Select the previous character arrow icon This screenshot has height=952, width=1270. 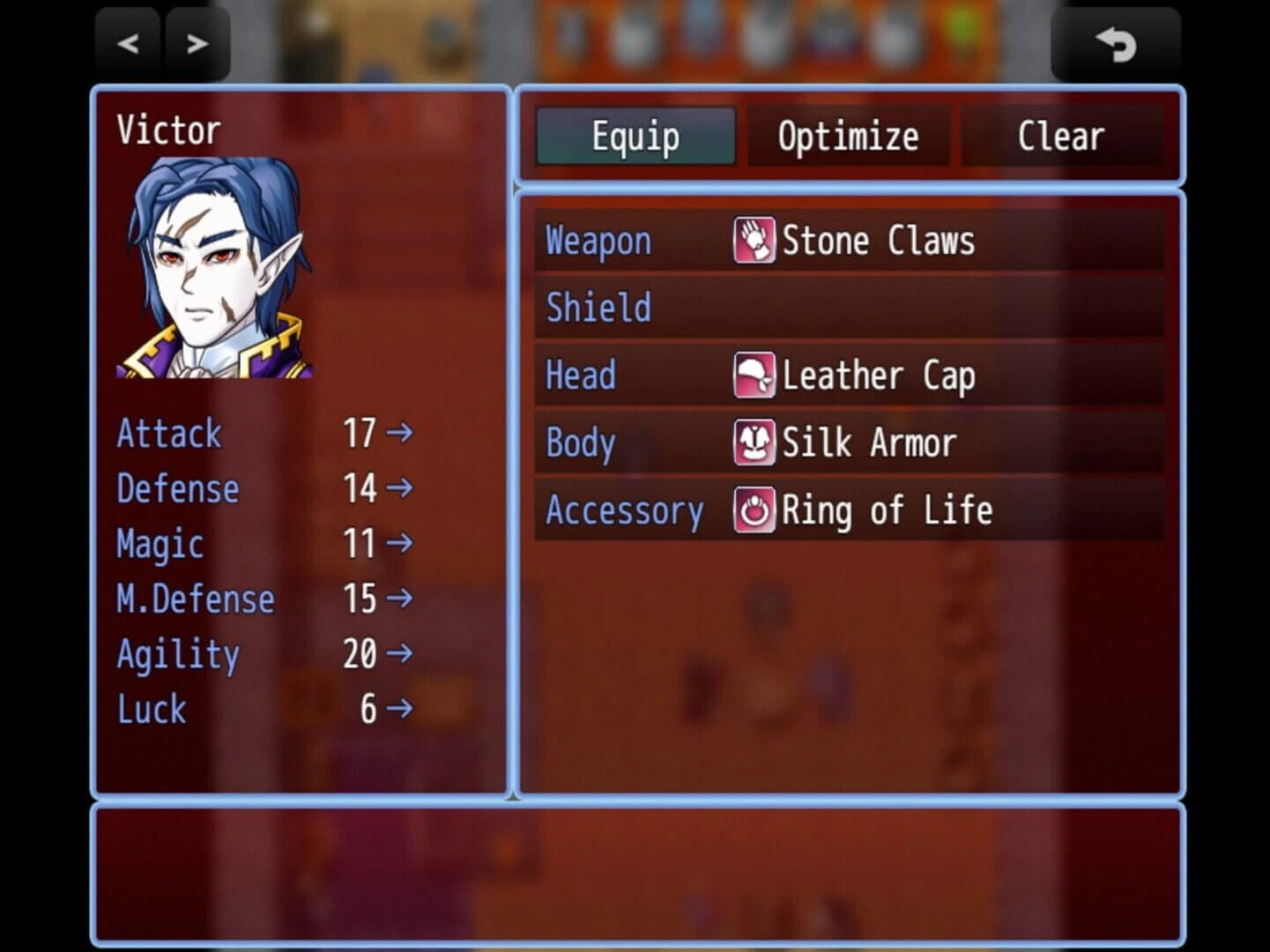coord(127,42)
